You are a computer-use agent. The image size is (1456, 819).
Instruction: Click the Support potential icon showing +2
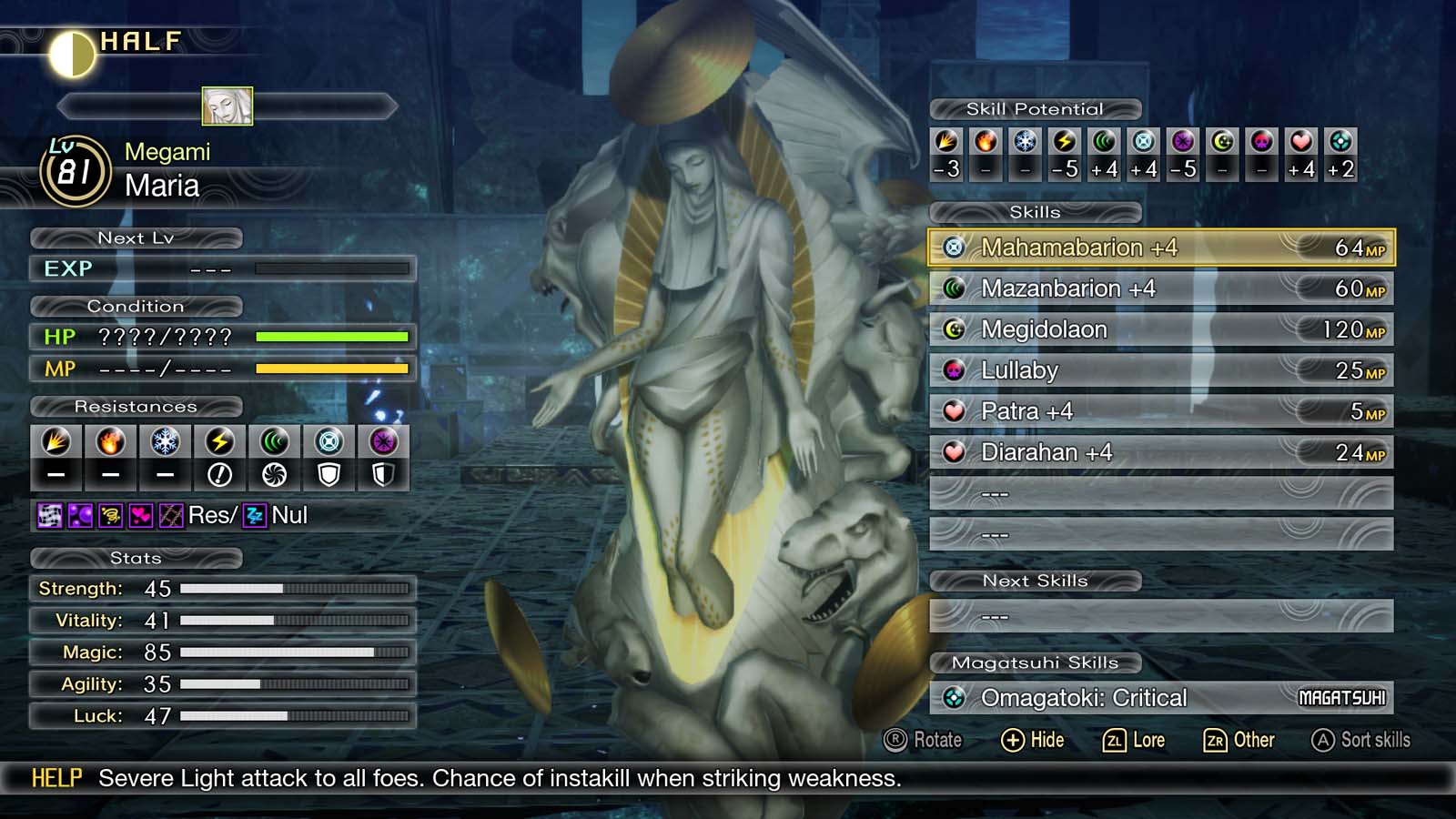click(1339, 142)
